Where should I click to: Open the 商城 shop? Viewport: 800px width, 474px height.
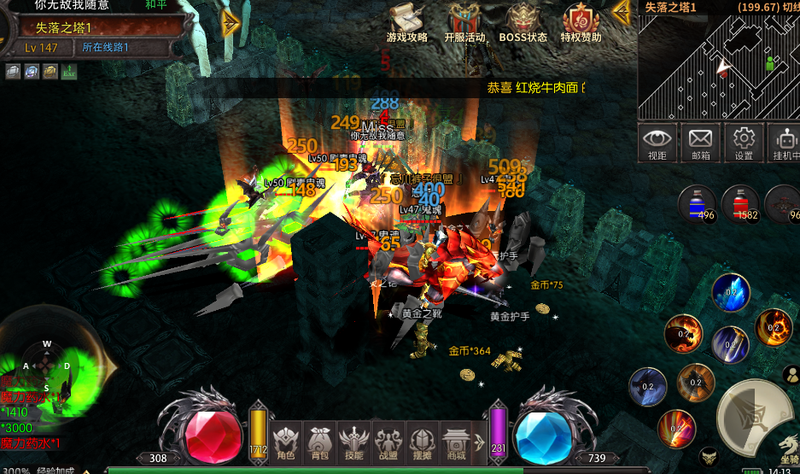coord(457,441)
